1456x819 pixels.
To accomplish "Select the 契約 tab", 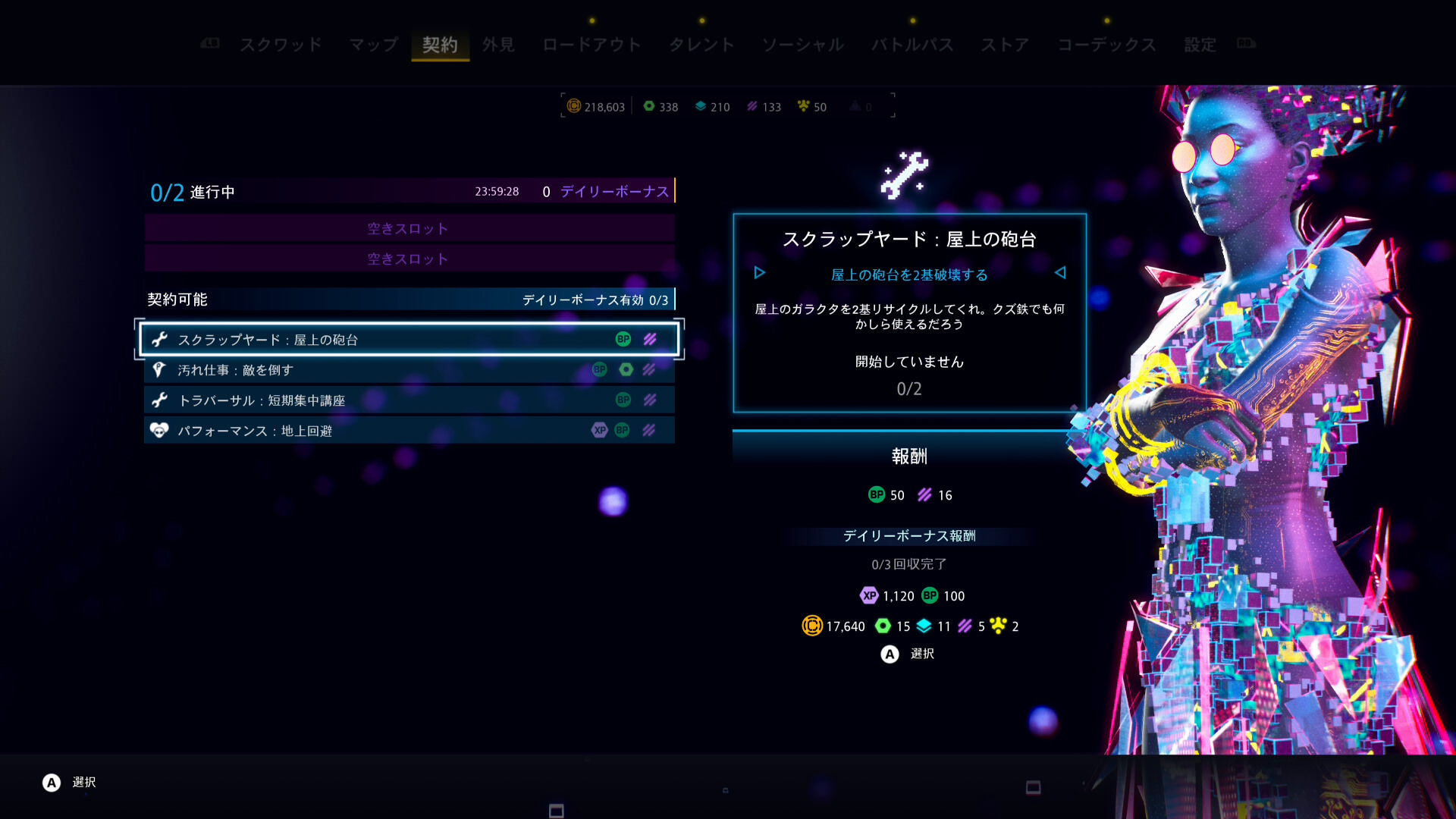I will coord(440,45).
